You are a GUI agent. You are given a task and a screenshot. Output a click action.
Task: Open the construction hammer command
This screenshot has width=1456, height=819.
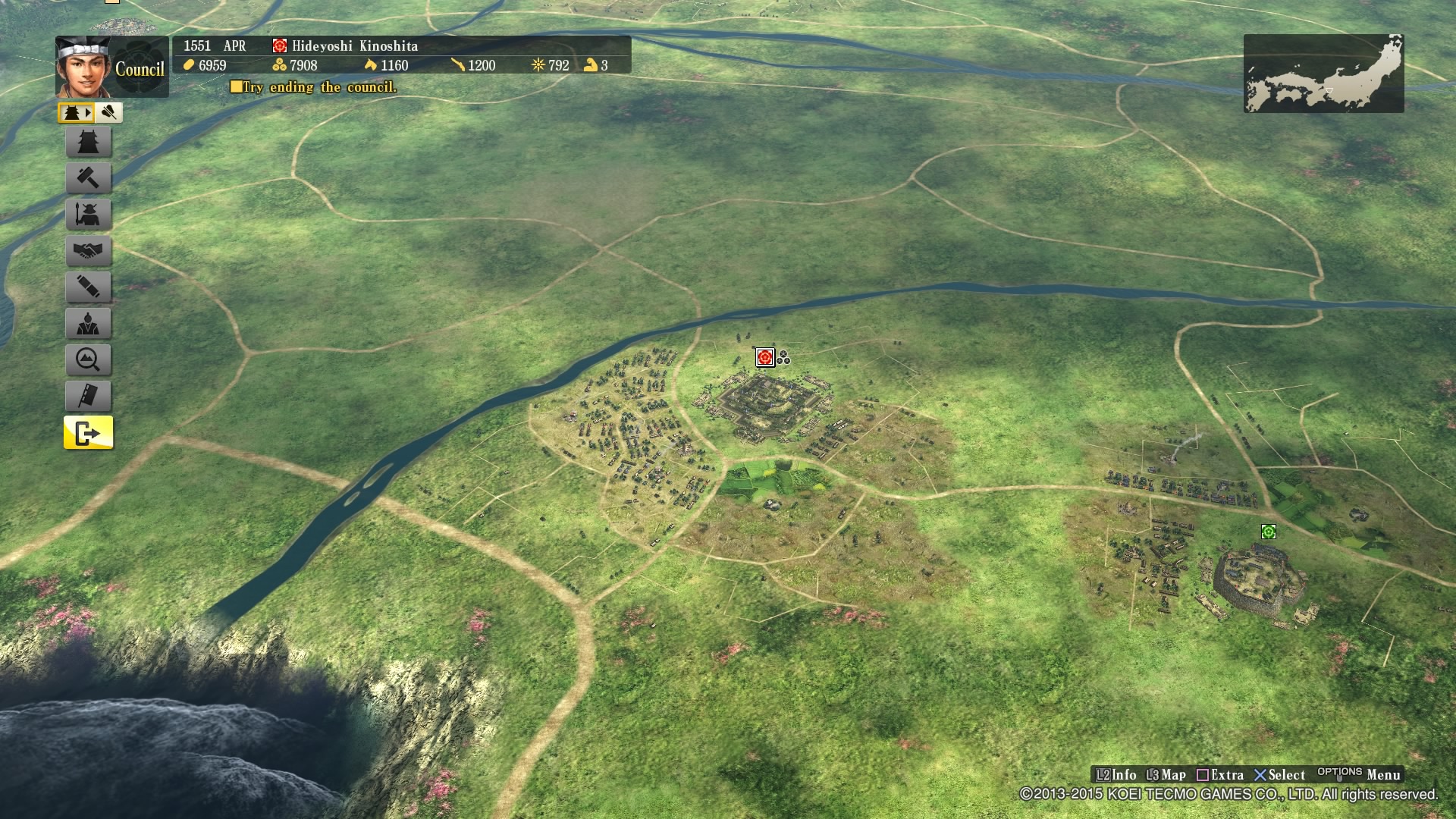point(89,178)
